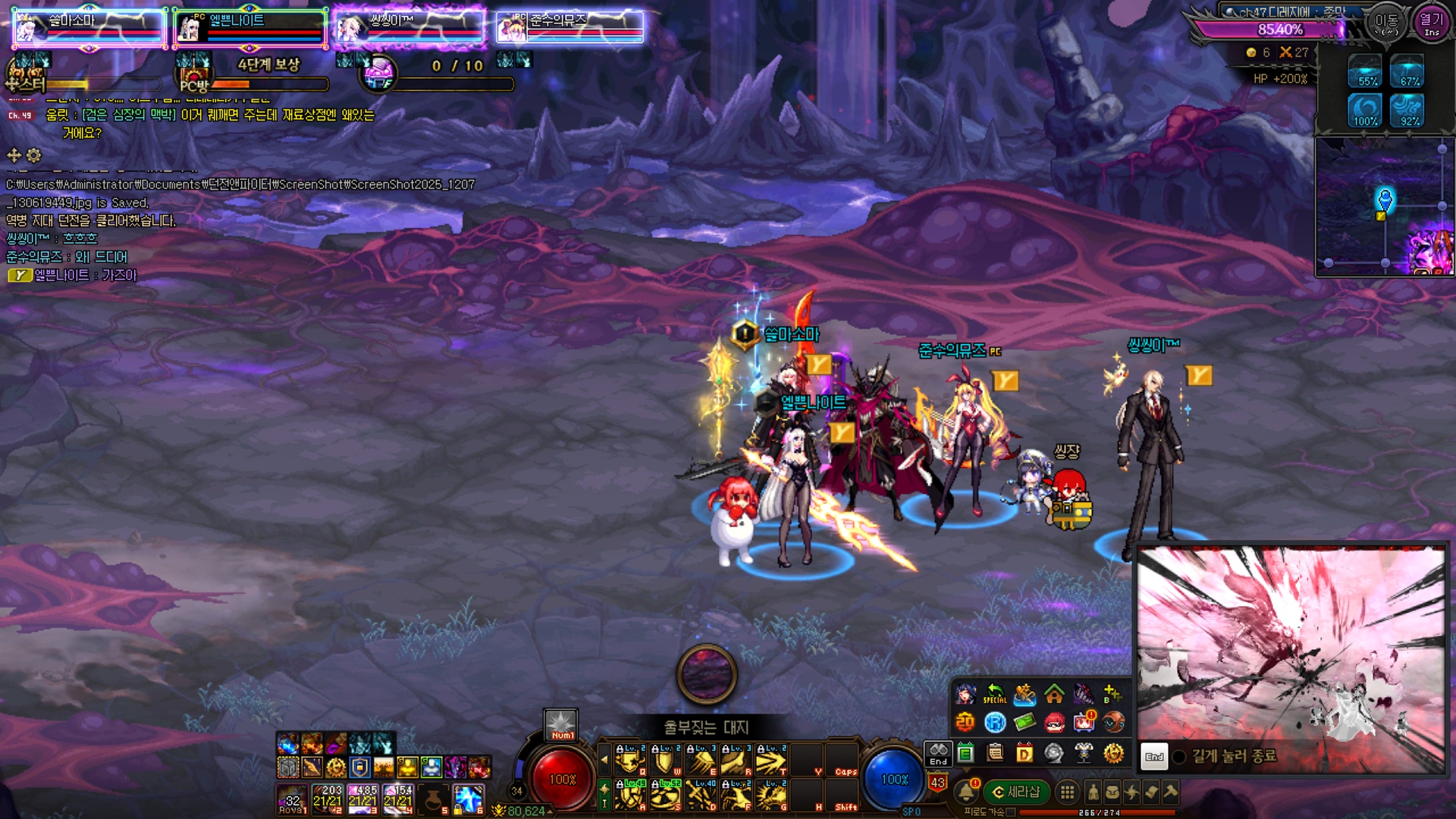1456x819 pixels.
Task: Click the dungeon minimap
Action: (1384, 206)
